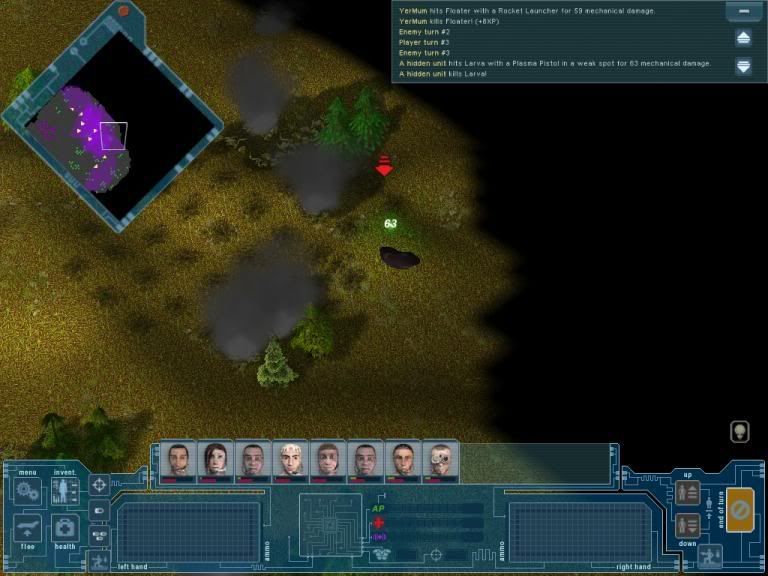Click the single bullet fire mode icon
This screenshot has width=768, height=576.
(x=99, y=511)
